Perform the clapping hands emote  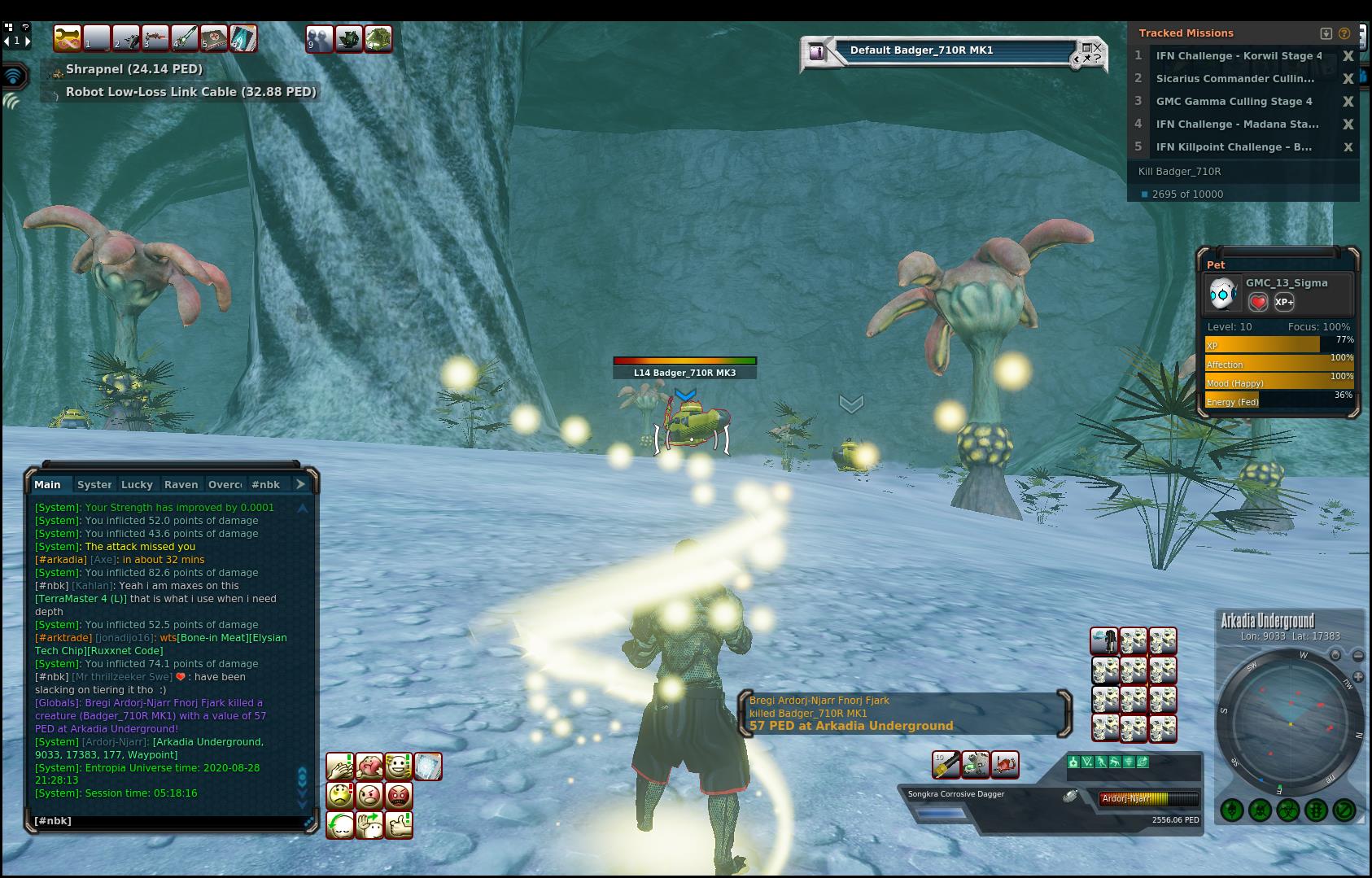tap(339, 766)
